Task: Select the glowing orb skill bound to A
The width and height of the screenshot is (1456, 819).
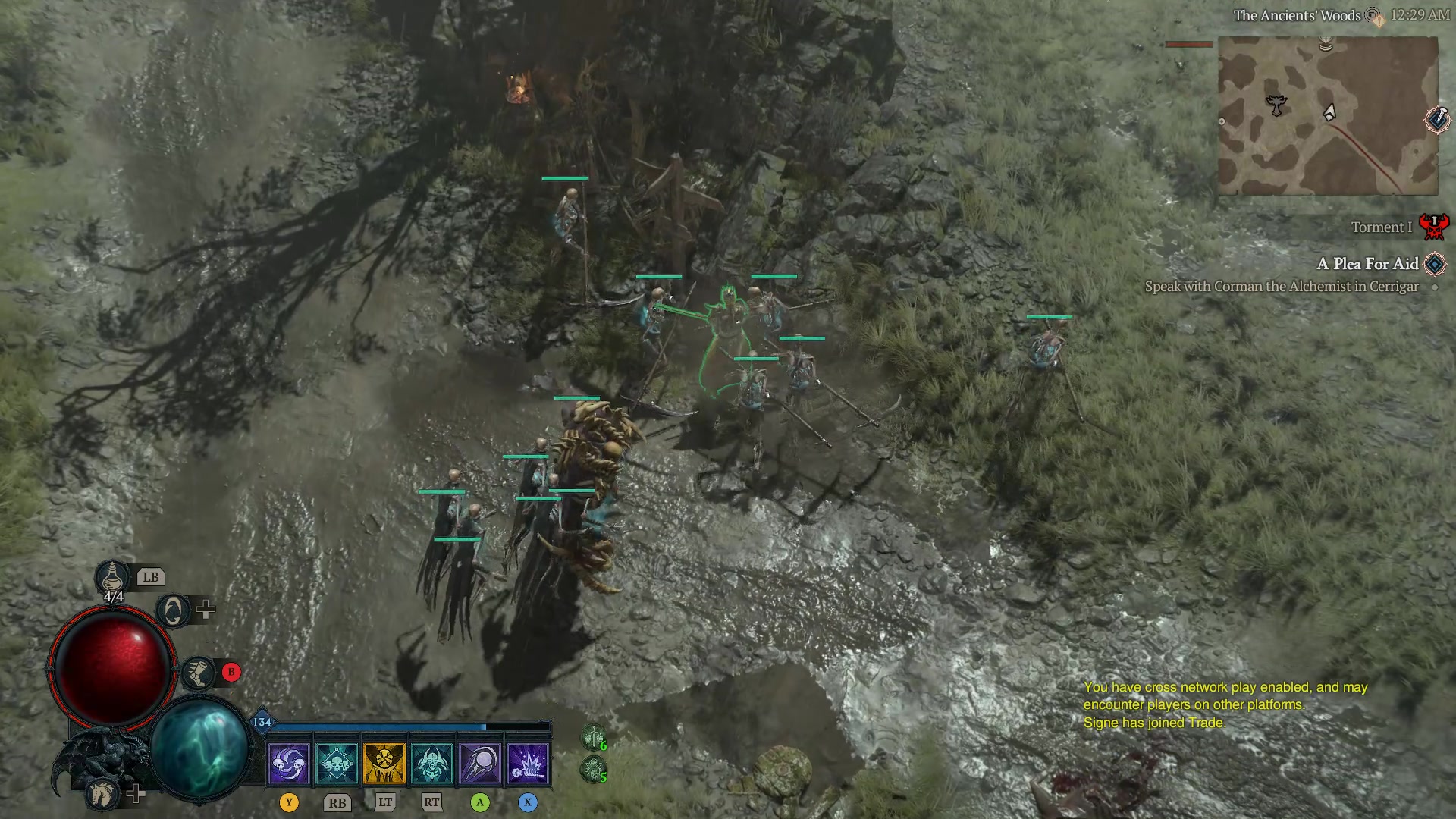Action: tap(481, 764)
